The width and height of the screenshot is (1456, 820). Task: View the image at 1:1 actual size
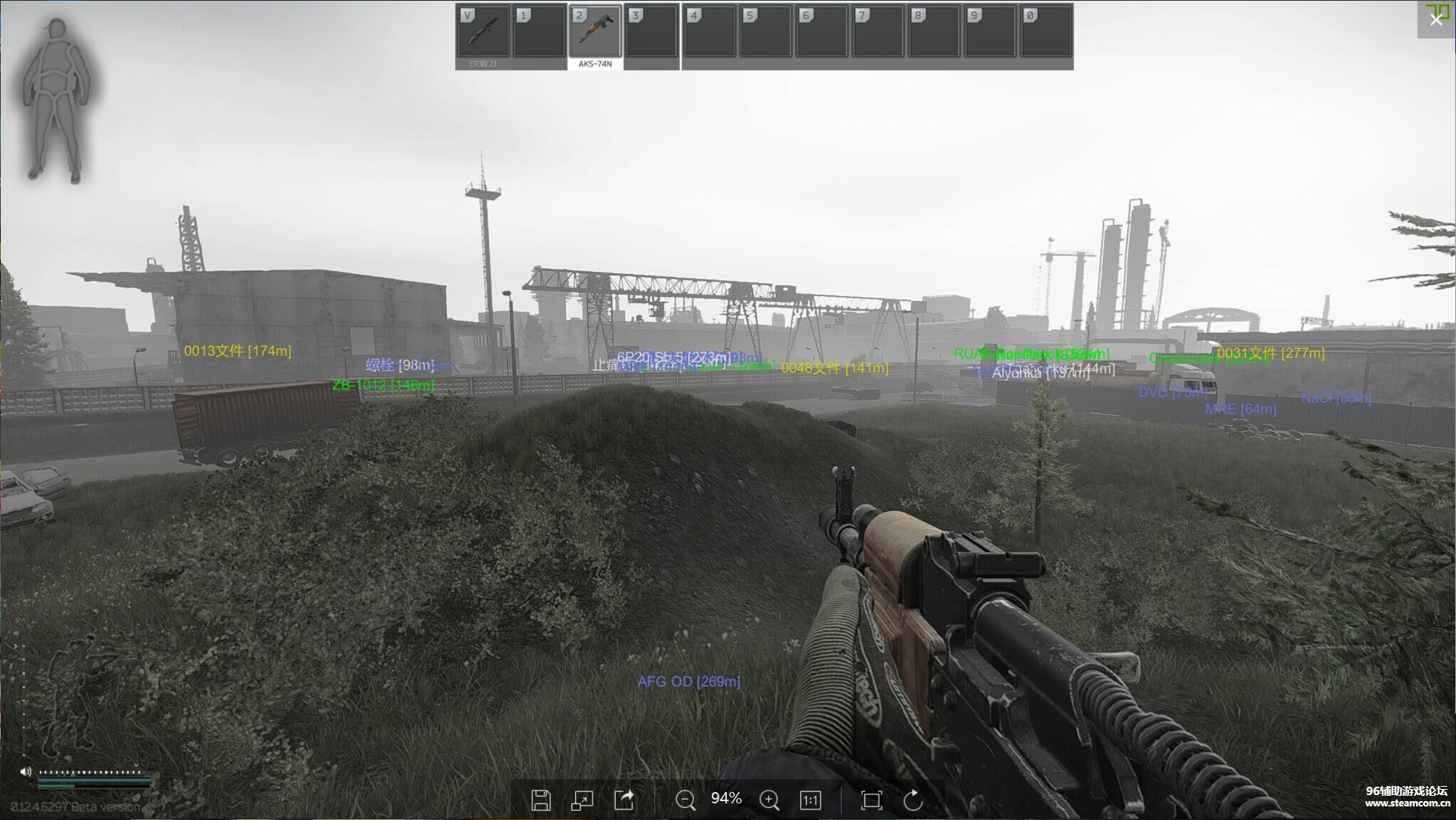click(810, 800)
